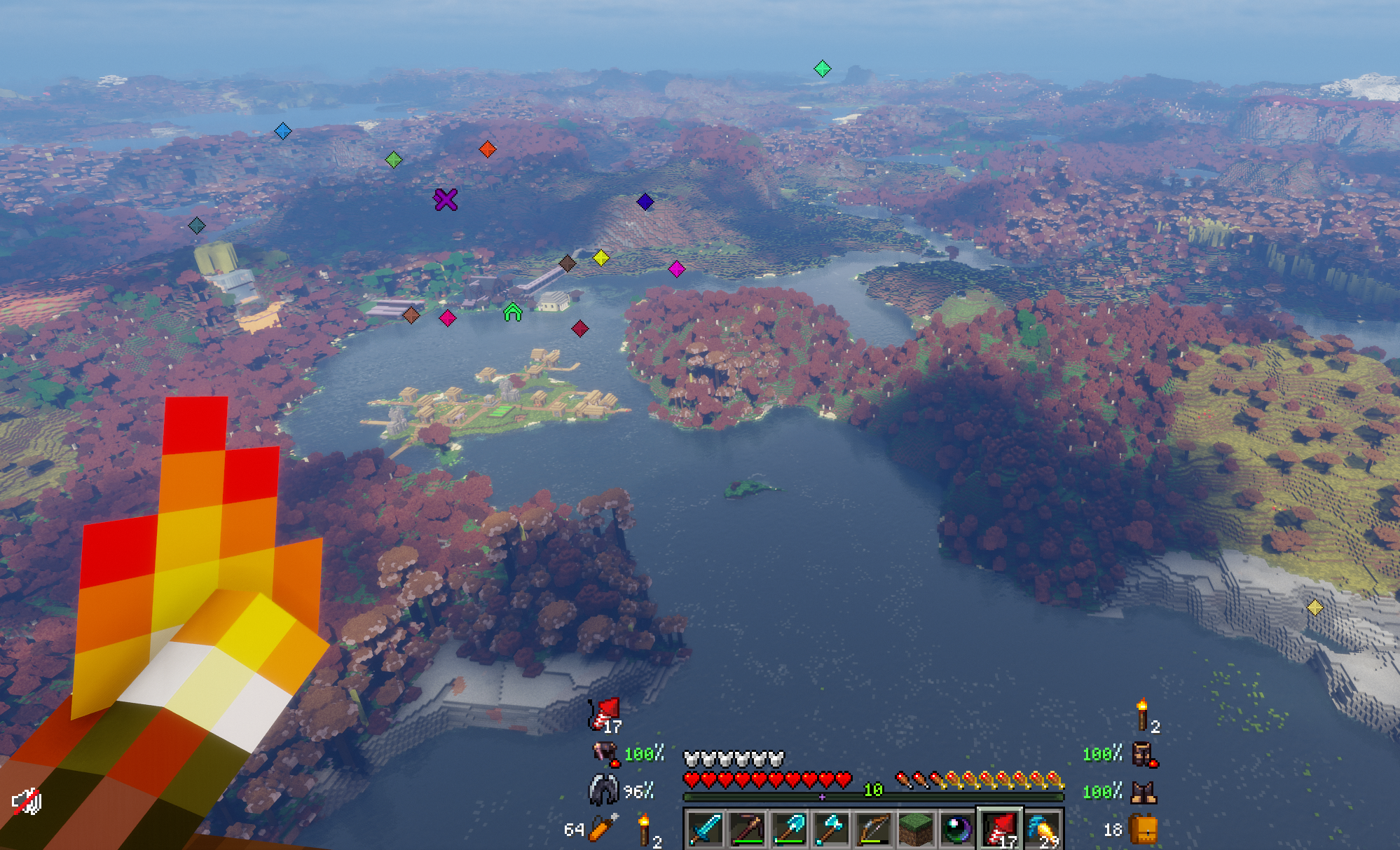Image resolution: width=1400 pixels, height=850 pixels.
Task: Select the last hotbar slot with 29 items
Action: pos(1043,829)
